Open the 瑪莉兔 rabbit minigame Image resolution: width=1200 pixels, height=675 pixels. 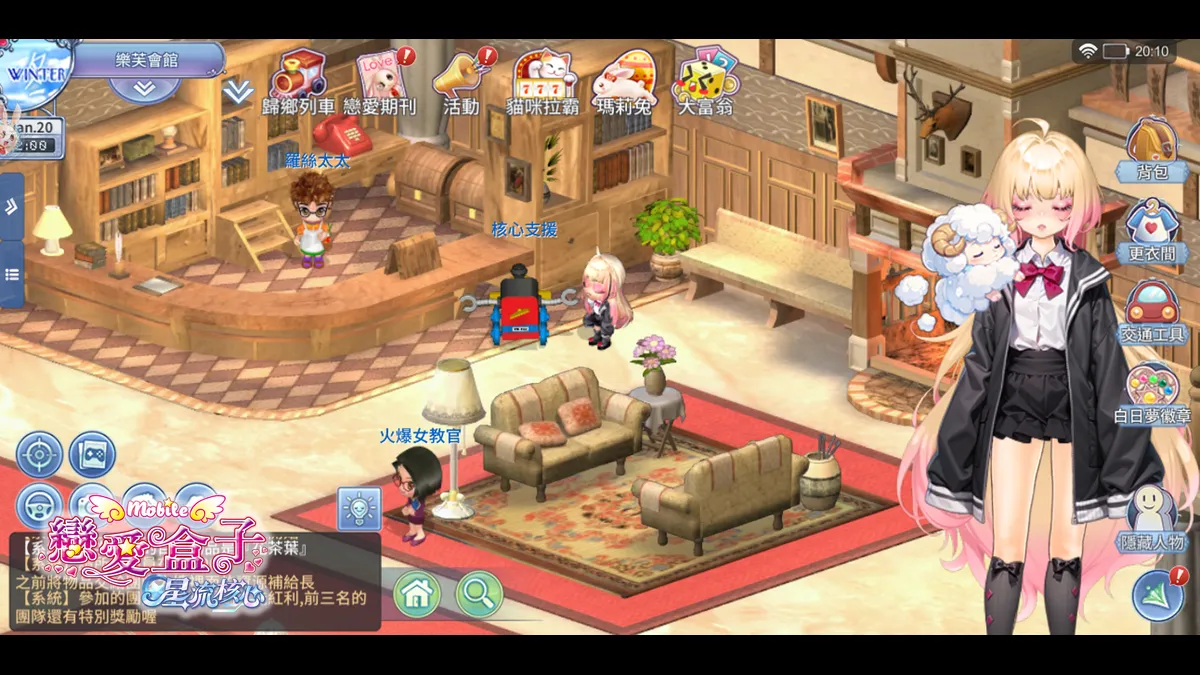tap(623, 76)
